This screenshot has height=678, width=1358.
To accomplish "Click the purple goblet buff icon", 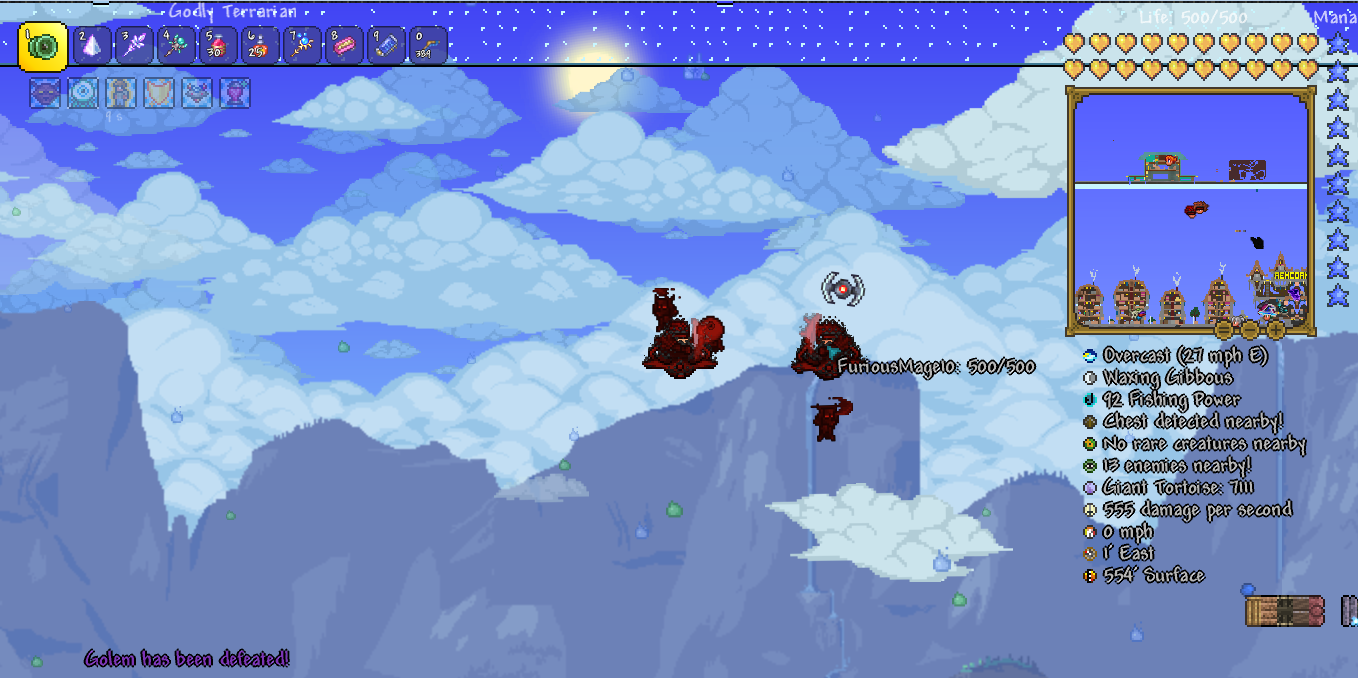I will tap(234, 93).
